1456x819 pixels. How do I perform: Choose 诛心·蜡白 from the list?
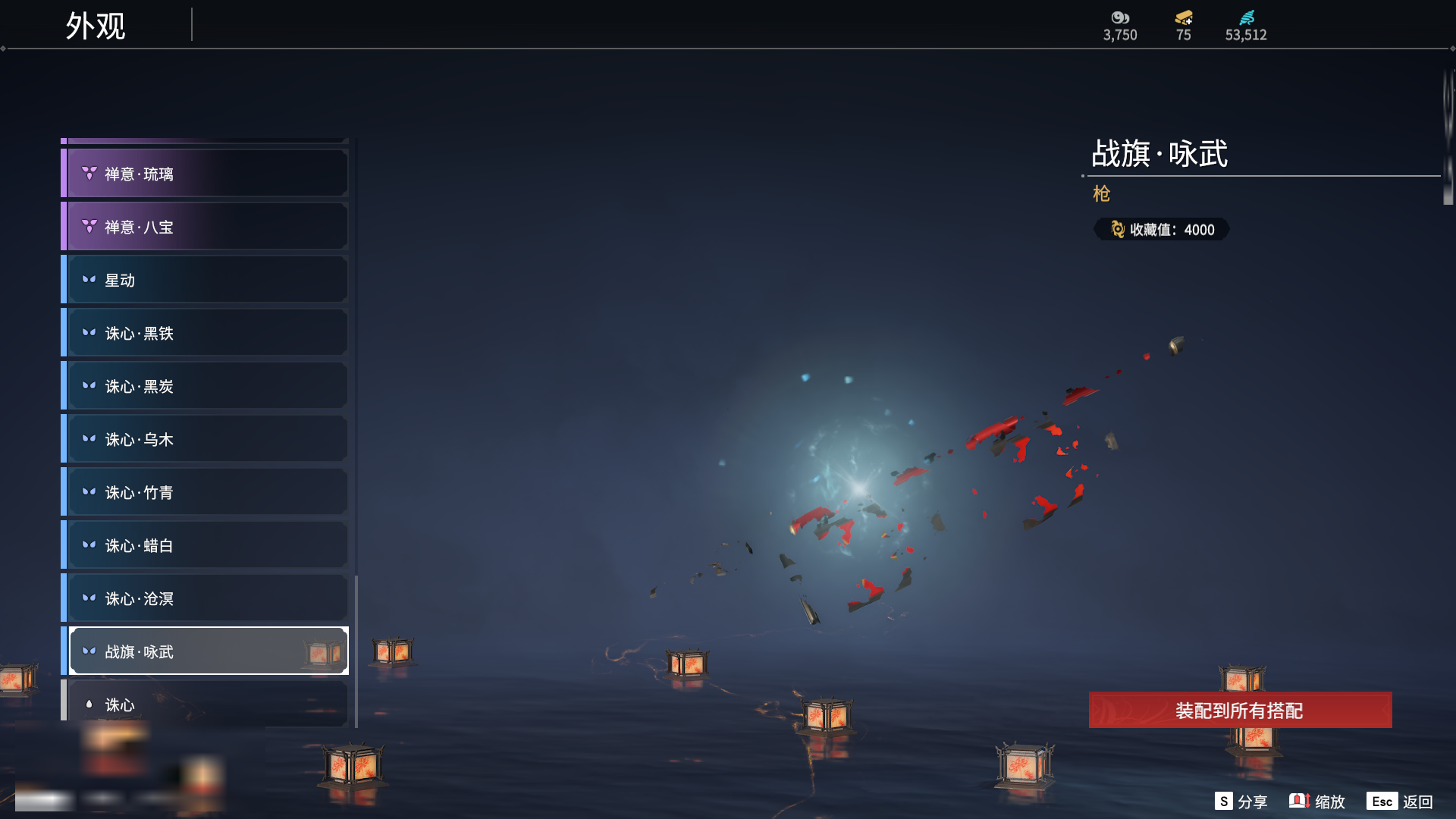[205, 546]
